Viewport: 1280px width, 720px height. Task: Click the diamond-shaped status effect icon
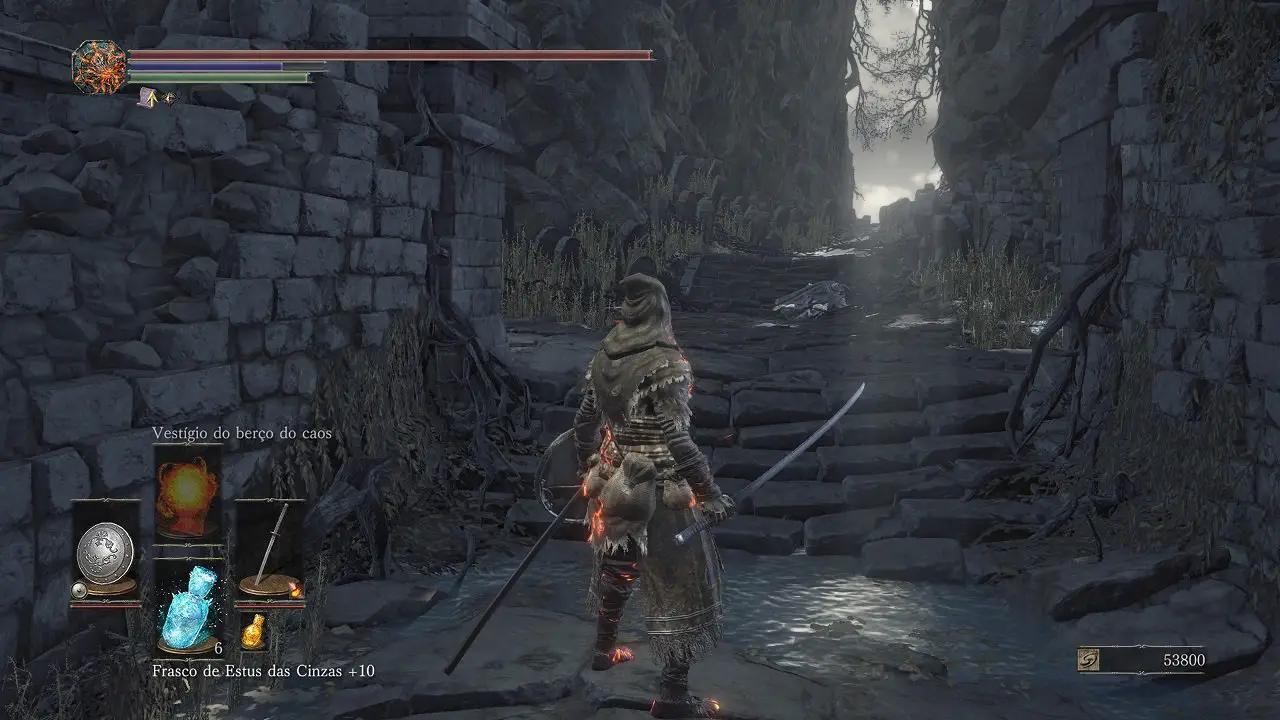[x=168, y=98]
